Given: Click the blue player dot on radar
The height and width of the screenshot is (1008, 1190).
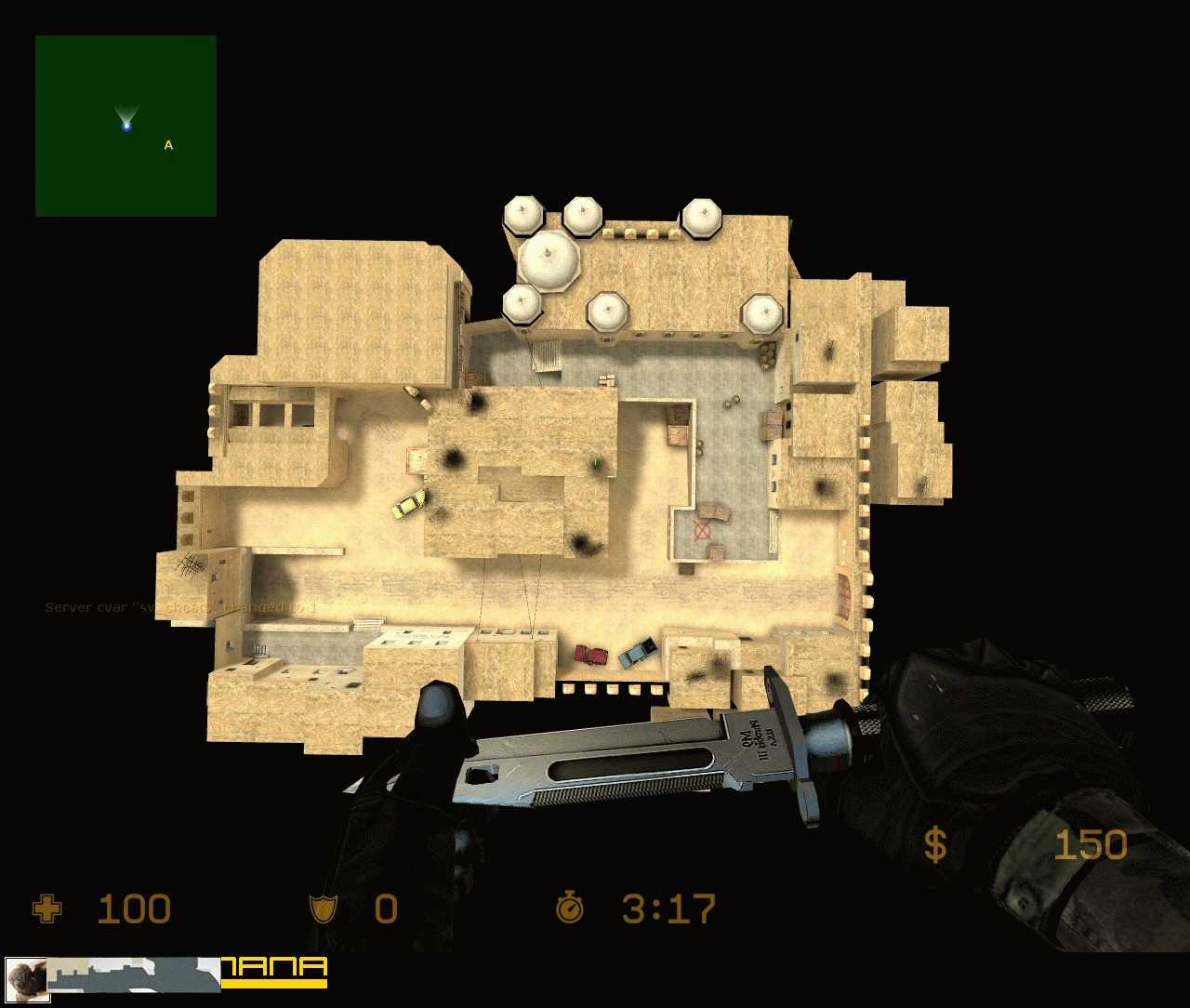Looking at the screenshot, I should 126,126.
